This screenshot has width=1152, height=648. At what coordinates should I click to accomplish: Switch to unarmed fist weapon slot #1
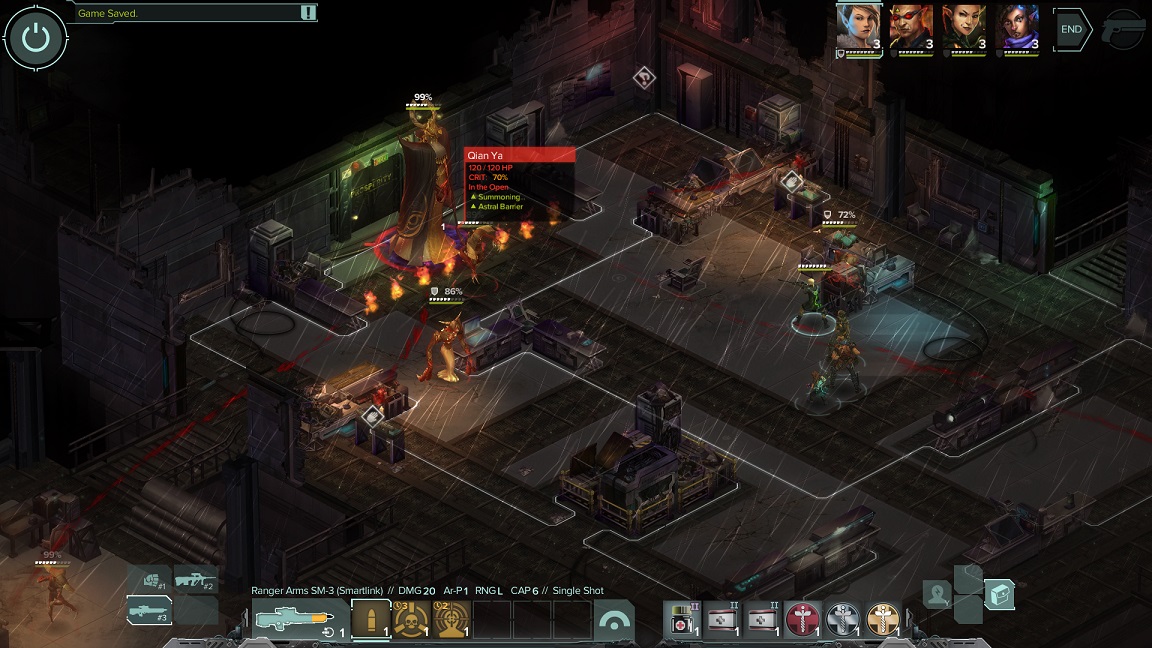(x=152, y=579)
